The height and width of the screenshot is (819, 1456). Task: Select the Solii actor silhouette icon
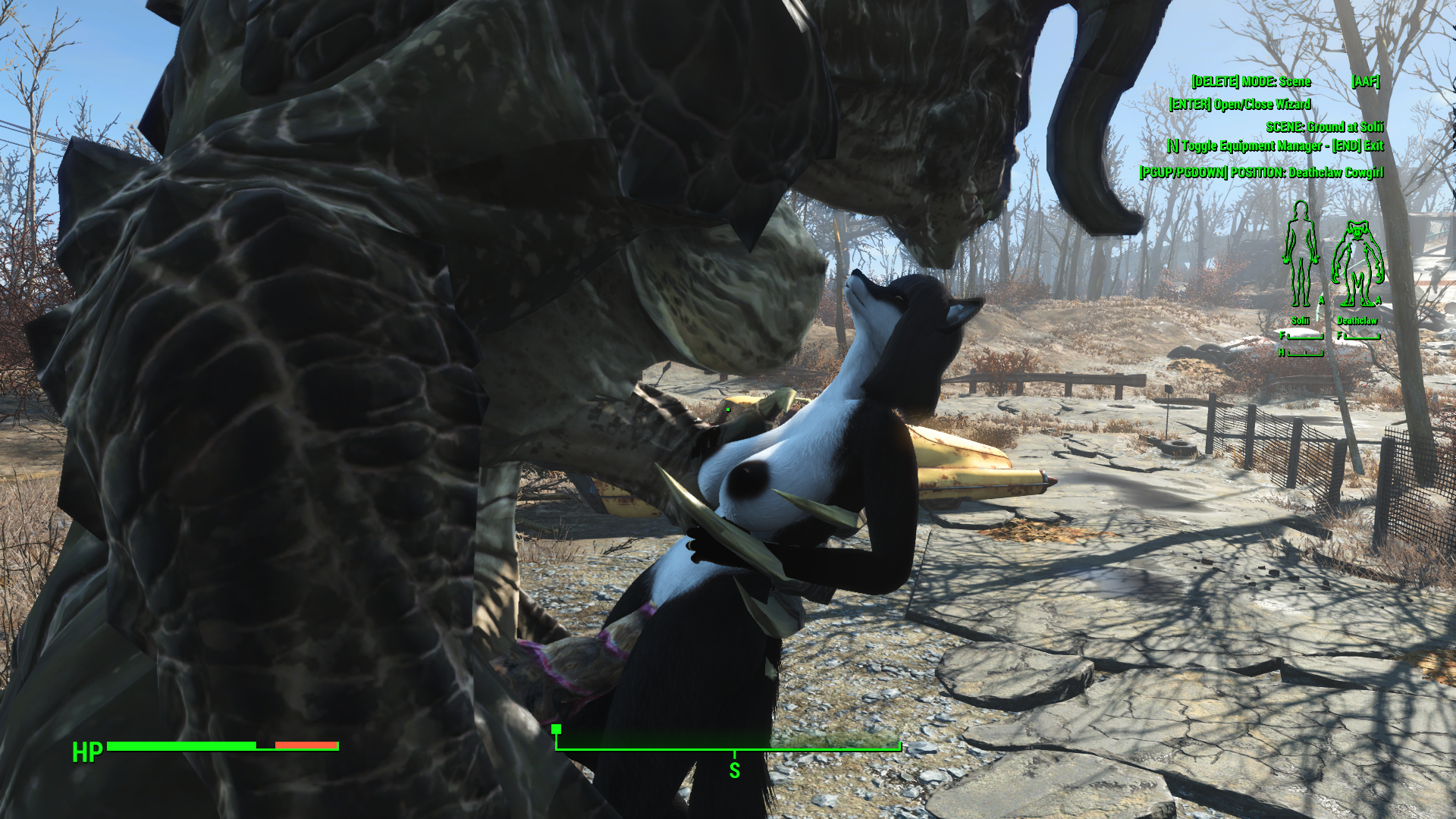1301,255
